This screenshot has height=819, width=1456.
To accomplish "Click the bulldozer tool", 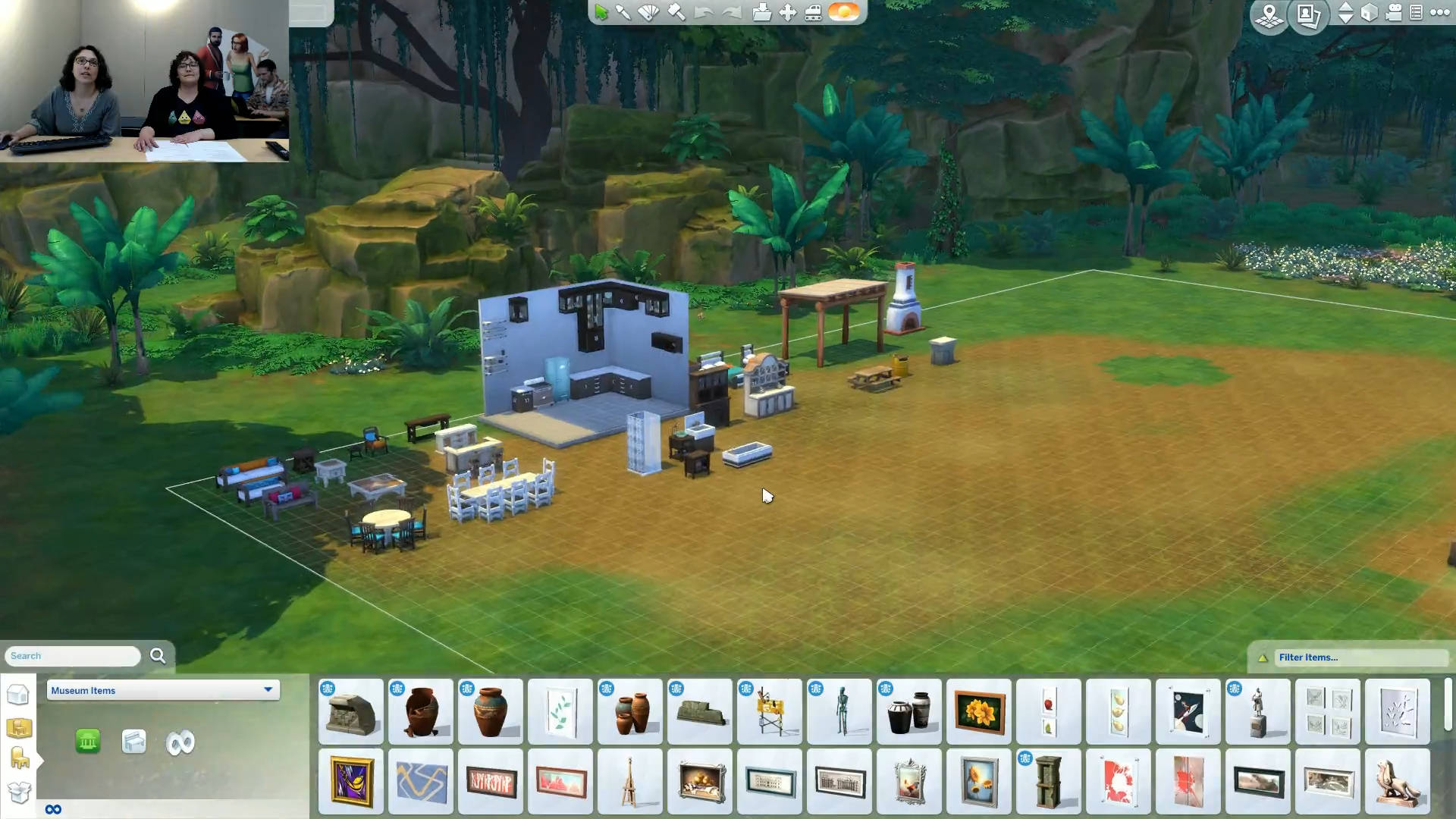I will point(814,12).
